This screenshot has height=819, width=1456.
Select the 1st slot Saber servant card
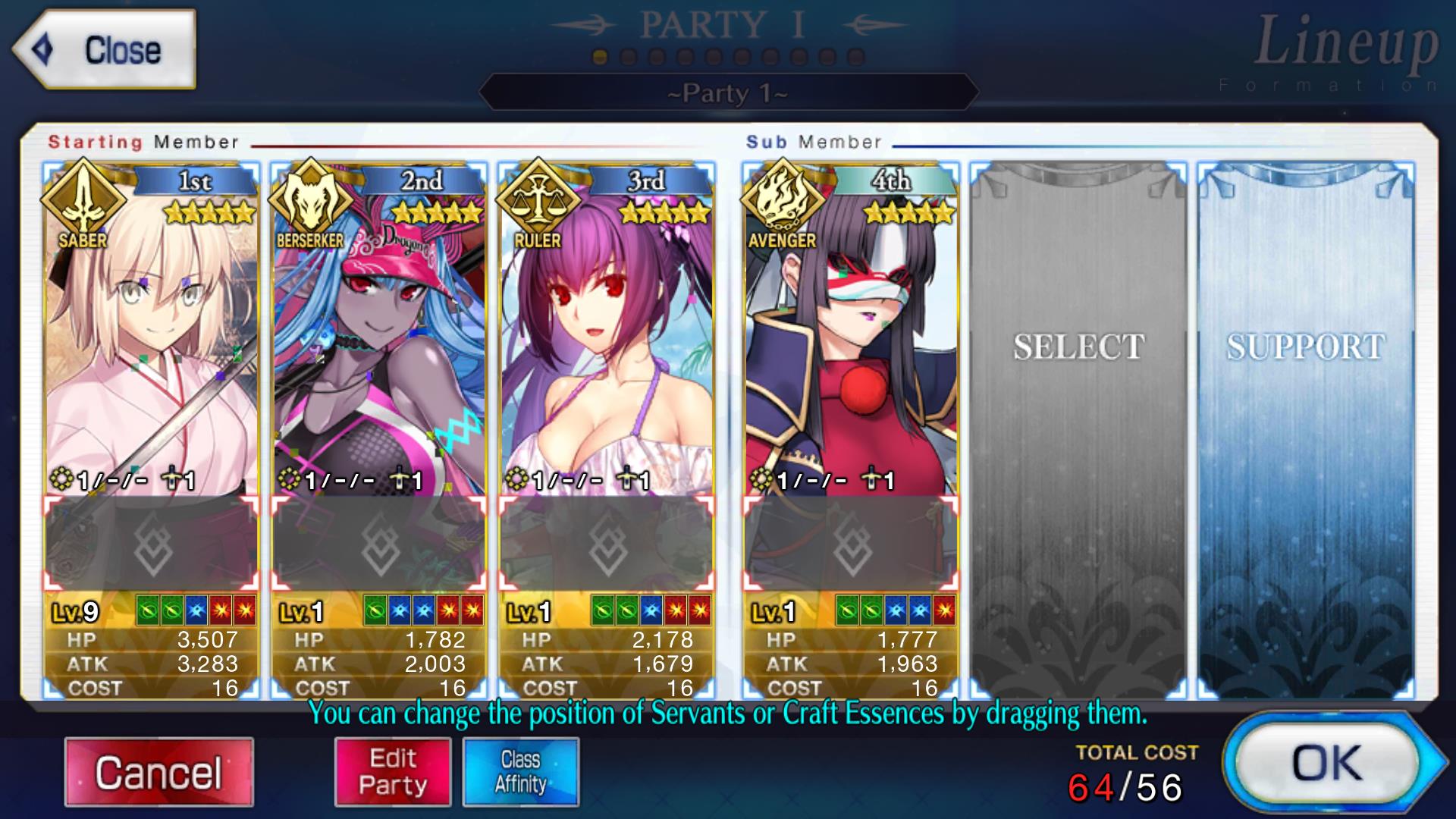(x=151, y=341)
